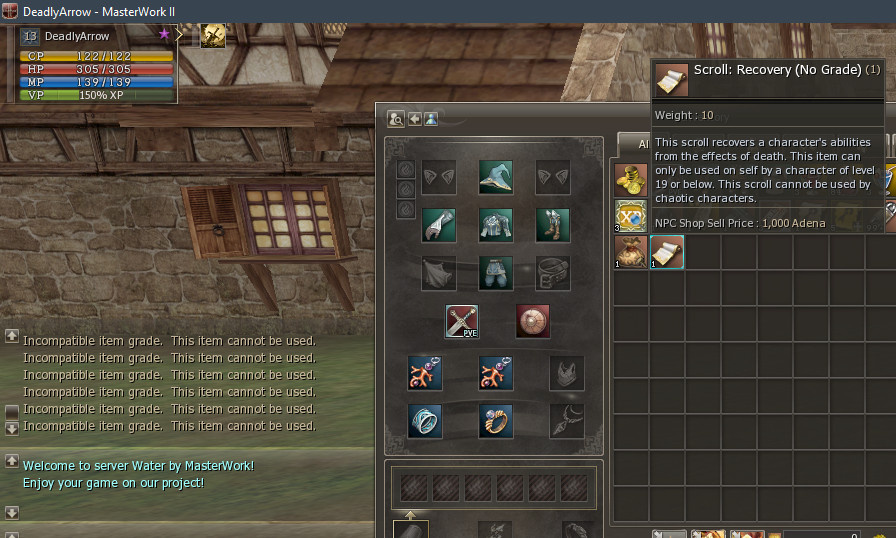Click the purple star beside DeadlyArrow's name

[x=164, y=34]
